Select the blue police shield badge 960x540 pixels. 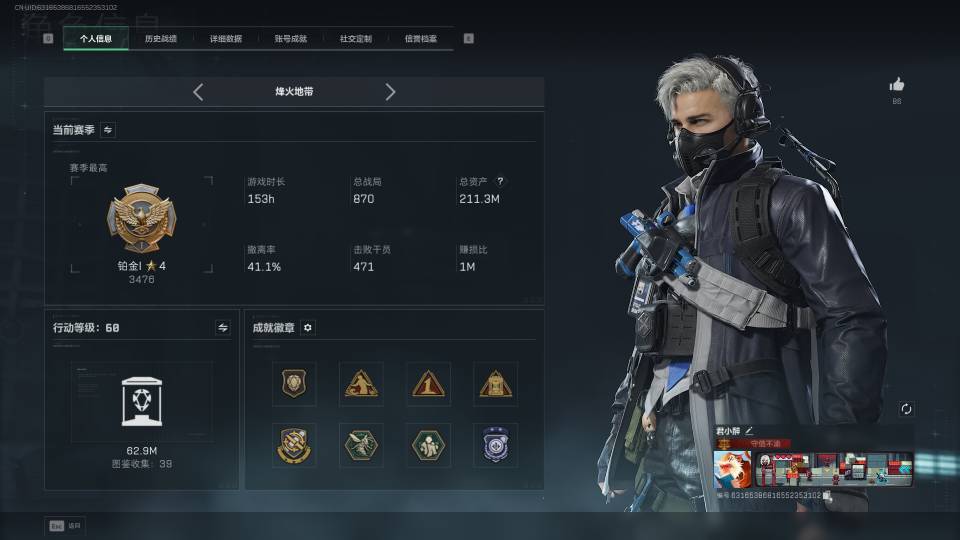495,445
